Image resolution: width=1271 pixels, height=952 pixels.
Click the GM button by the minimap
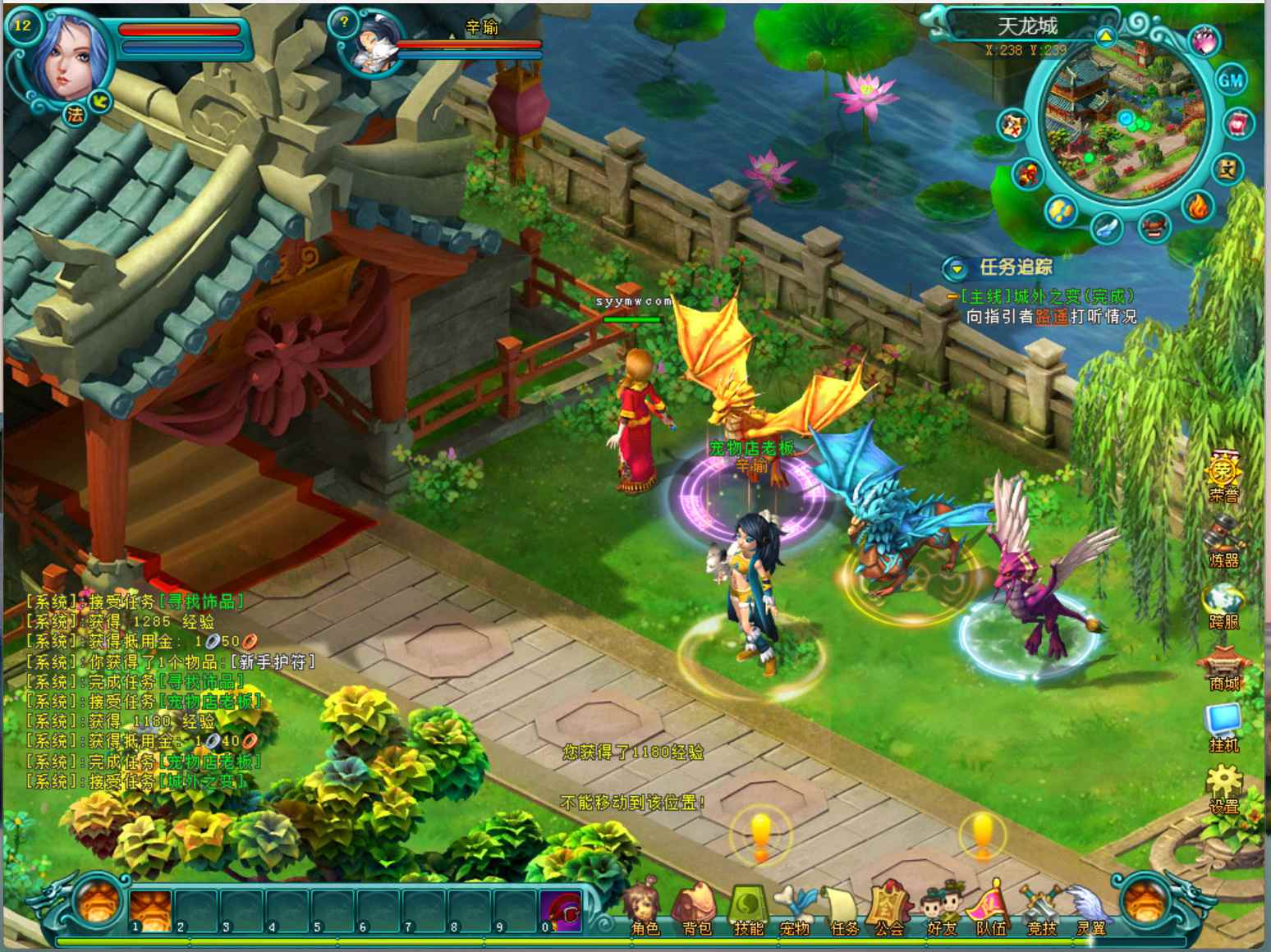1230,80
